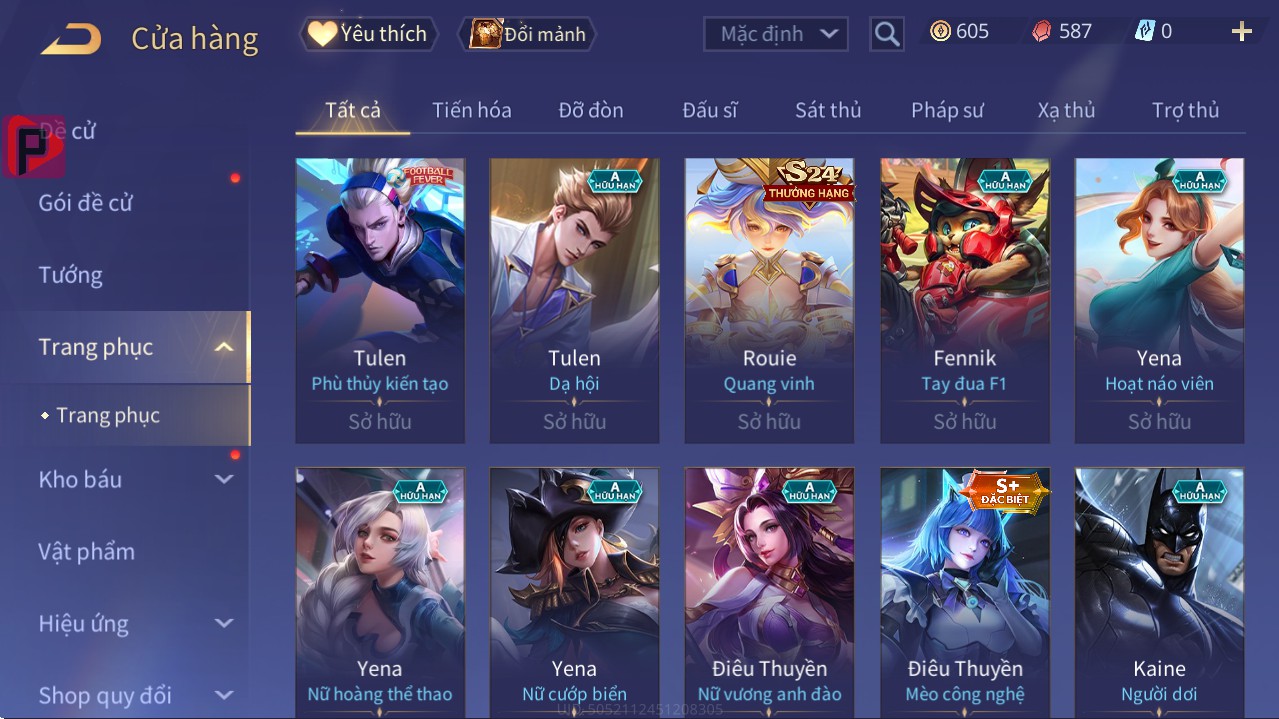Screen dimensions: 1279x719
Task: Show the Sát thủ skins tab
Action: (828, 110)
